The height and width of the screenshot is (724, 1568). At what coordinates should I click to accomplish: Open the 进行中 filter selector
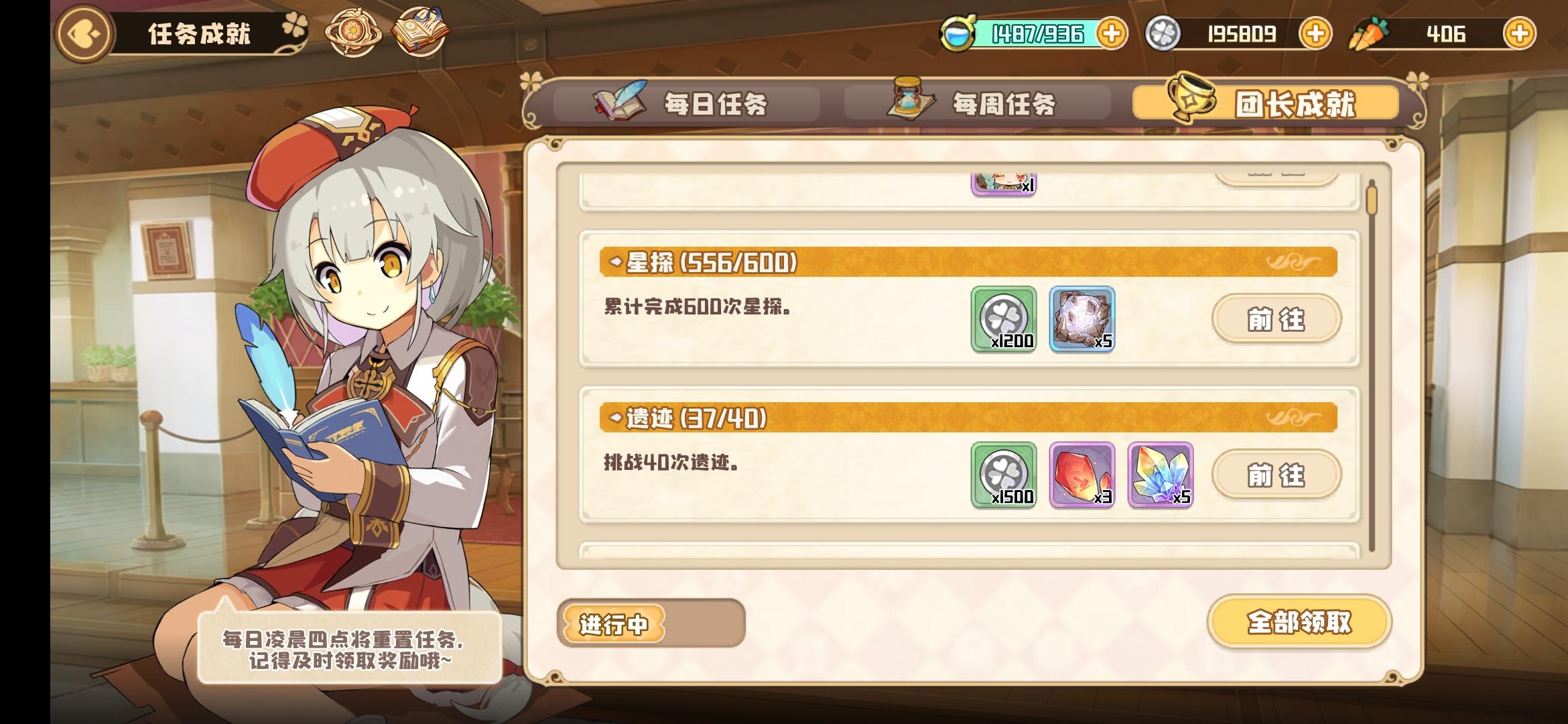click(x=613, y=623)
